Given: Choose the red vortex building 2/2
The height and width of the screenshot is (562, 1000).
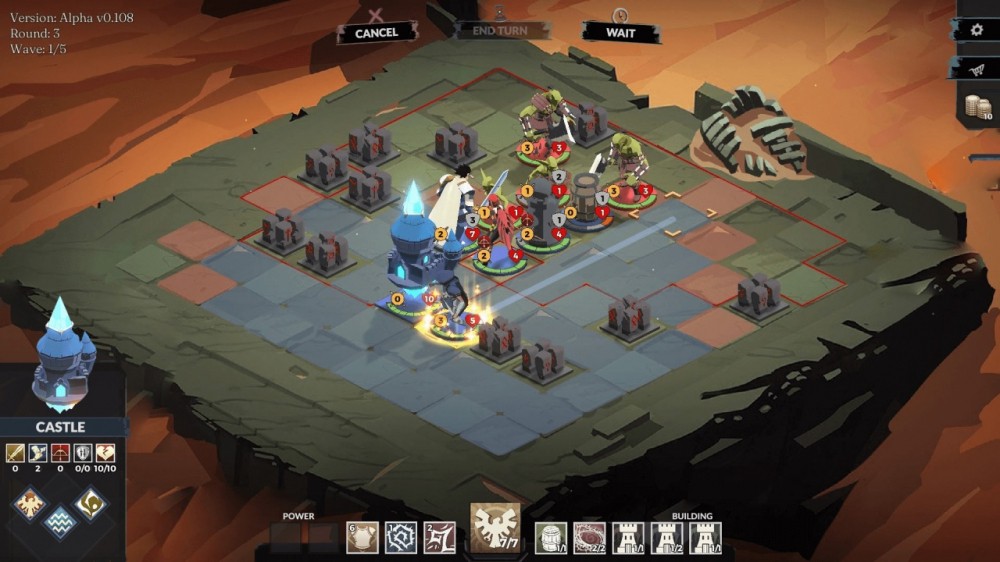Looking at the screenshot, I should tap(590, 537).
